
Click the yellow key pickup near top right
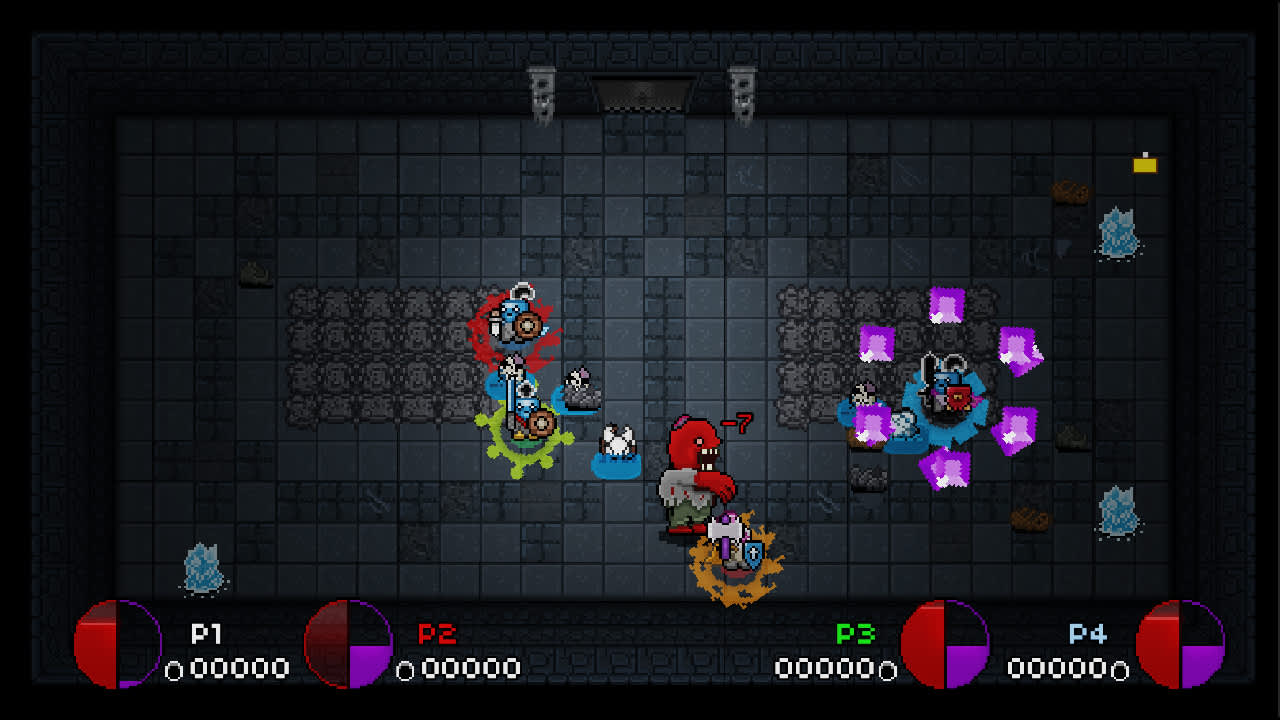click(1144, 165)
